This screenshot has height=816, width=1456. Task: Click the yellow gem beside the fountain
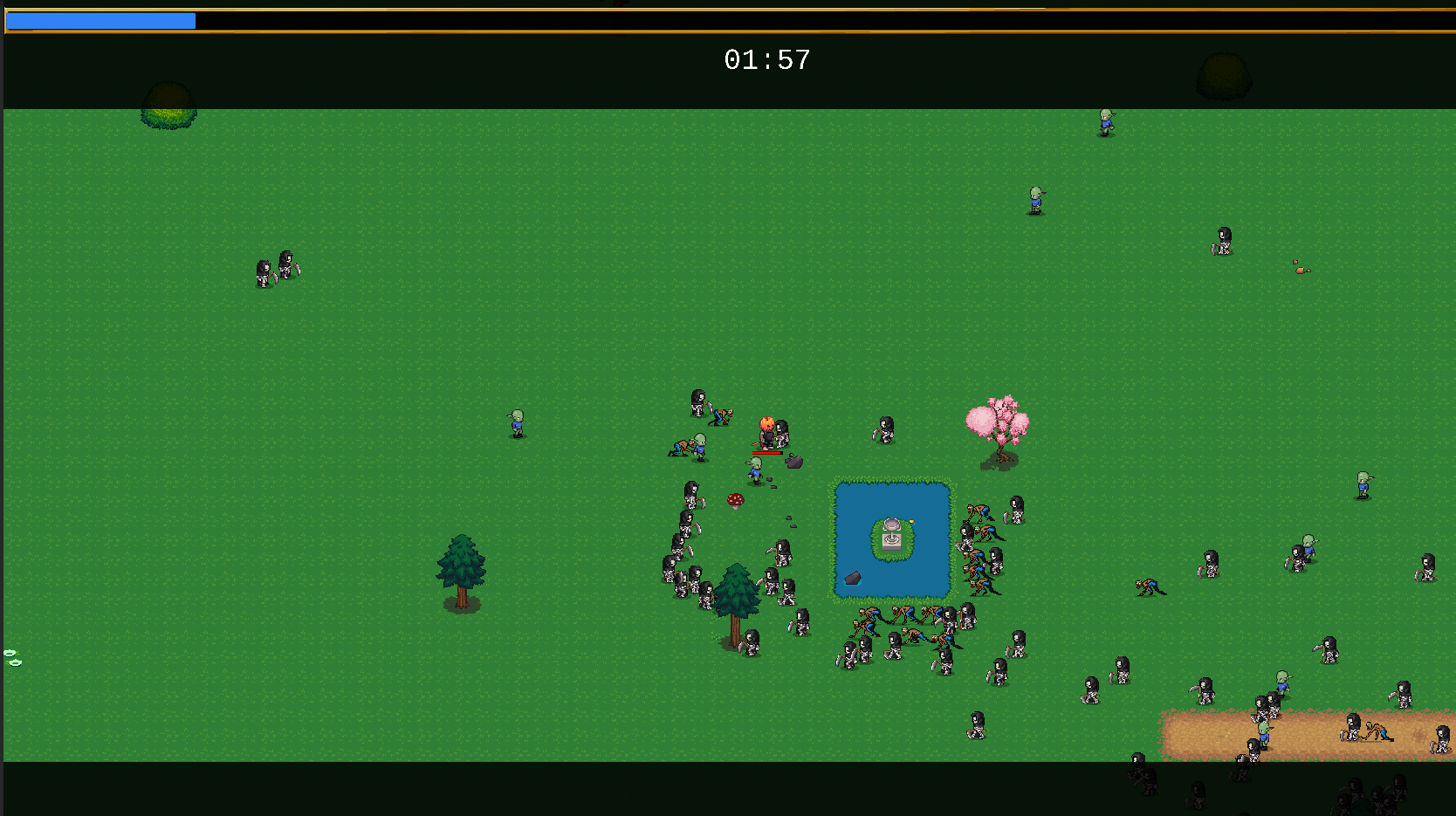click(911, 521)
